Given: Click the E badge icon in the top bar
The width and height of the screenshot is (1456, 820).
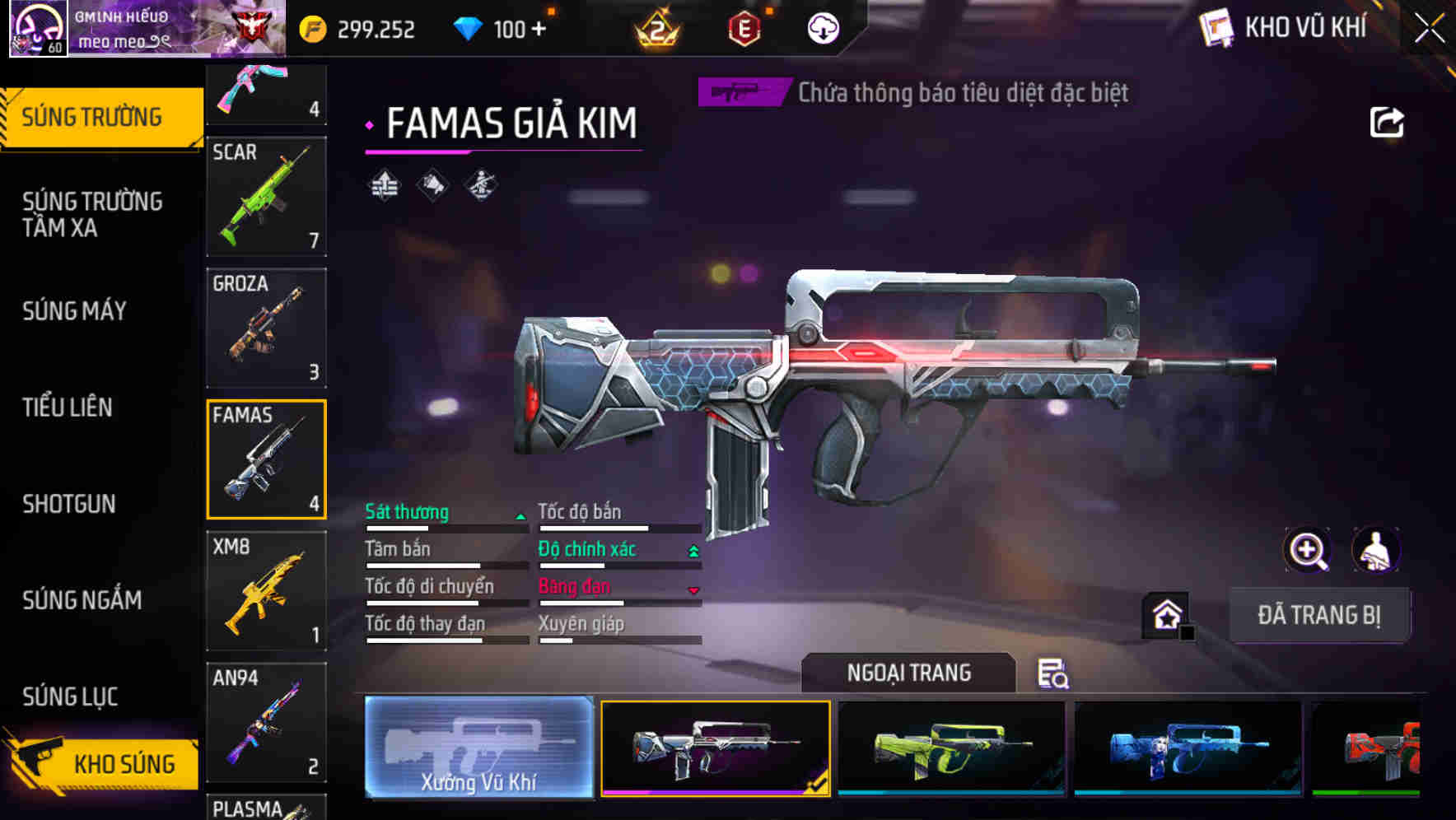Looking at the screenshot, I should [x=742, y=28].
